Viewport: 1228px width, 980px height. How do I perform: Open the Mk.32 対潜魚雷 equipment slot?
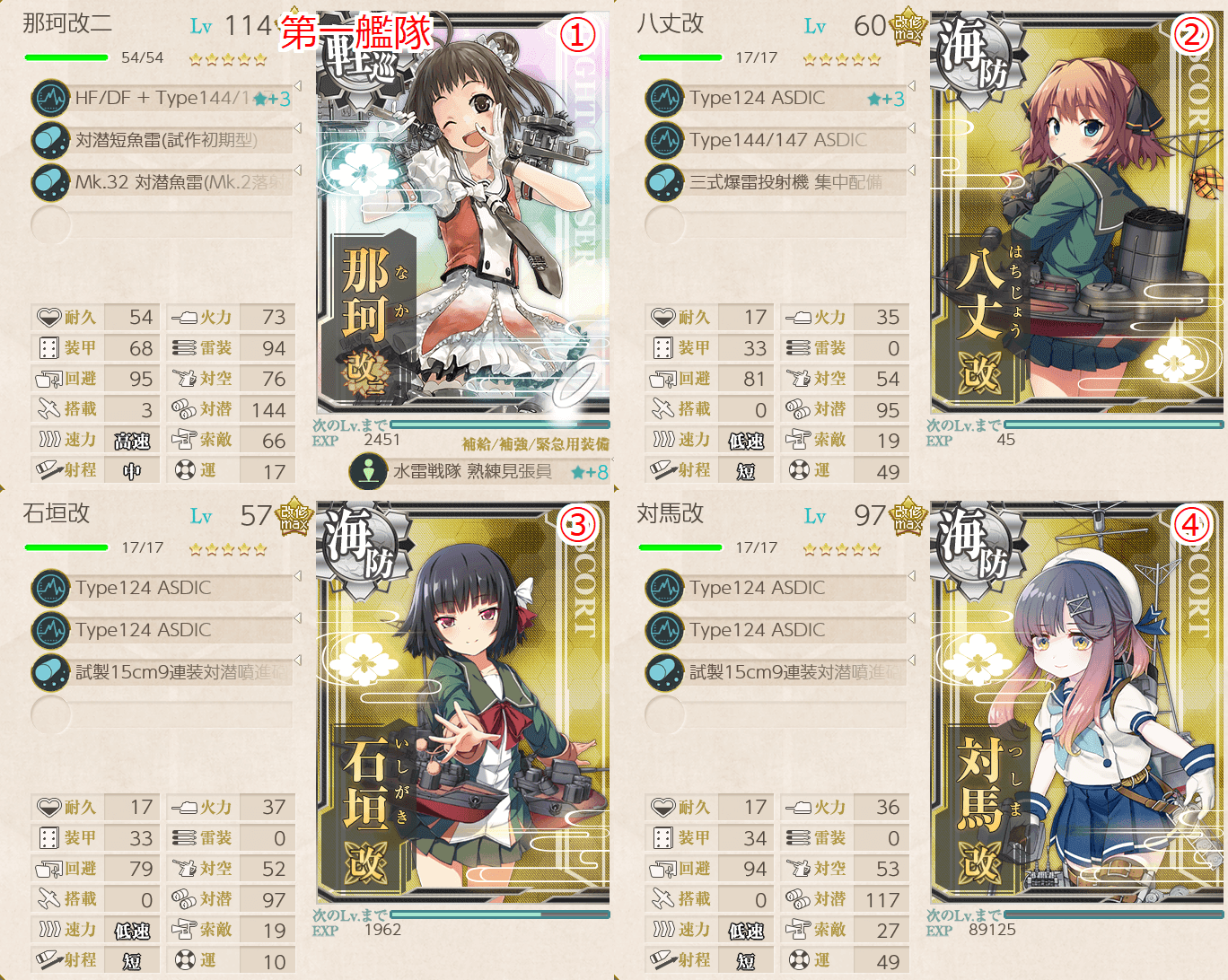pos(163,182)
